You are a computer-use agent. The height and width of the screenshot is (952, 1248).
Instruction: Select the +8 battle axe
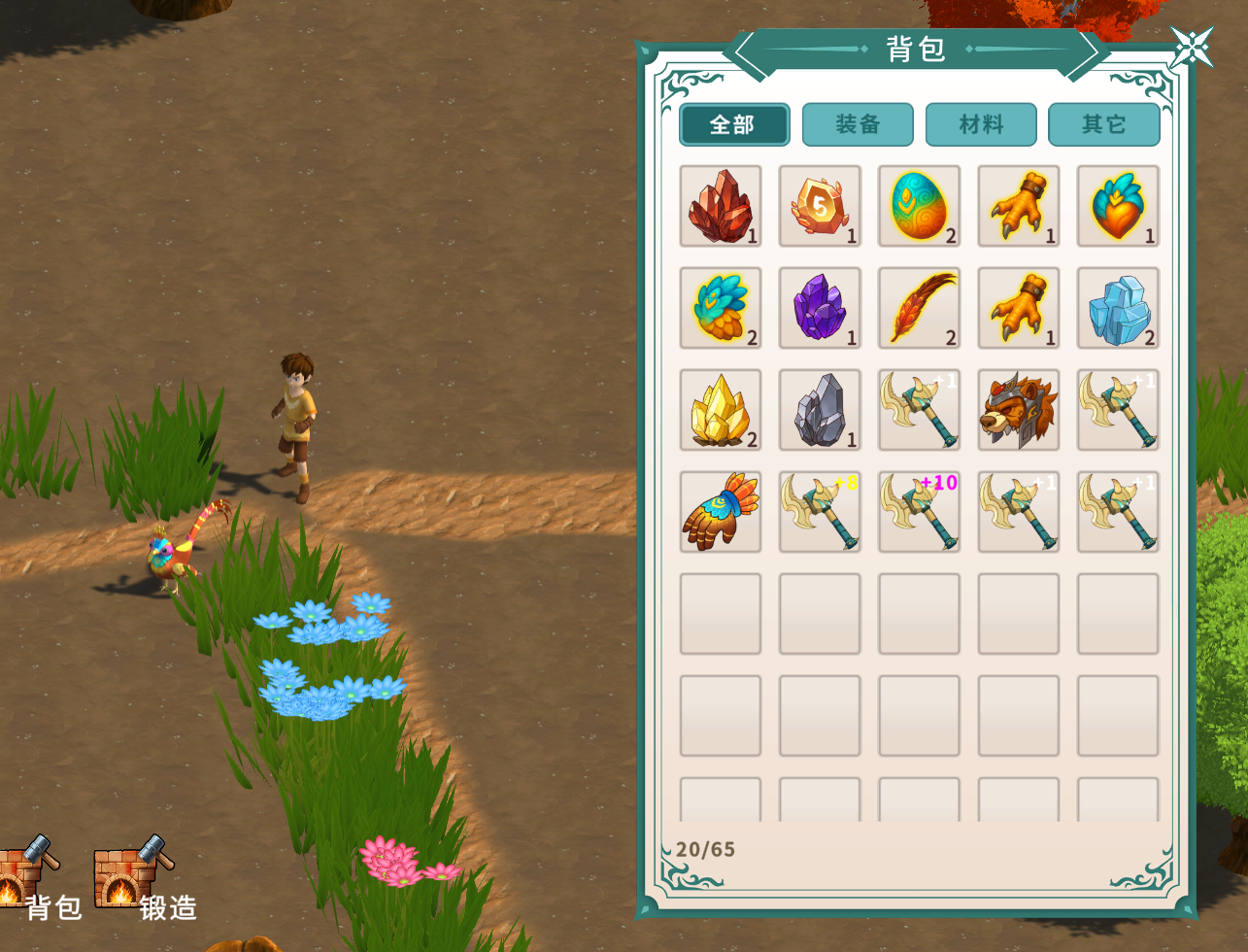(820, 512)
